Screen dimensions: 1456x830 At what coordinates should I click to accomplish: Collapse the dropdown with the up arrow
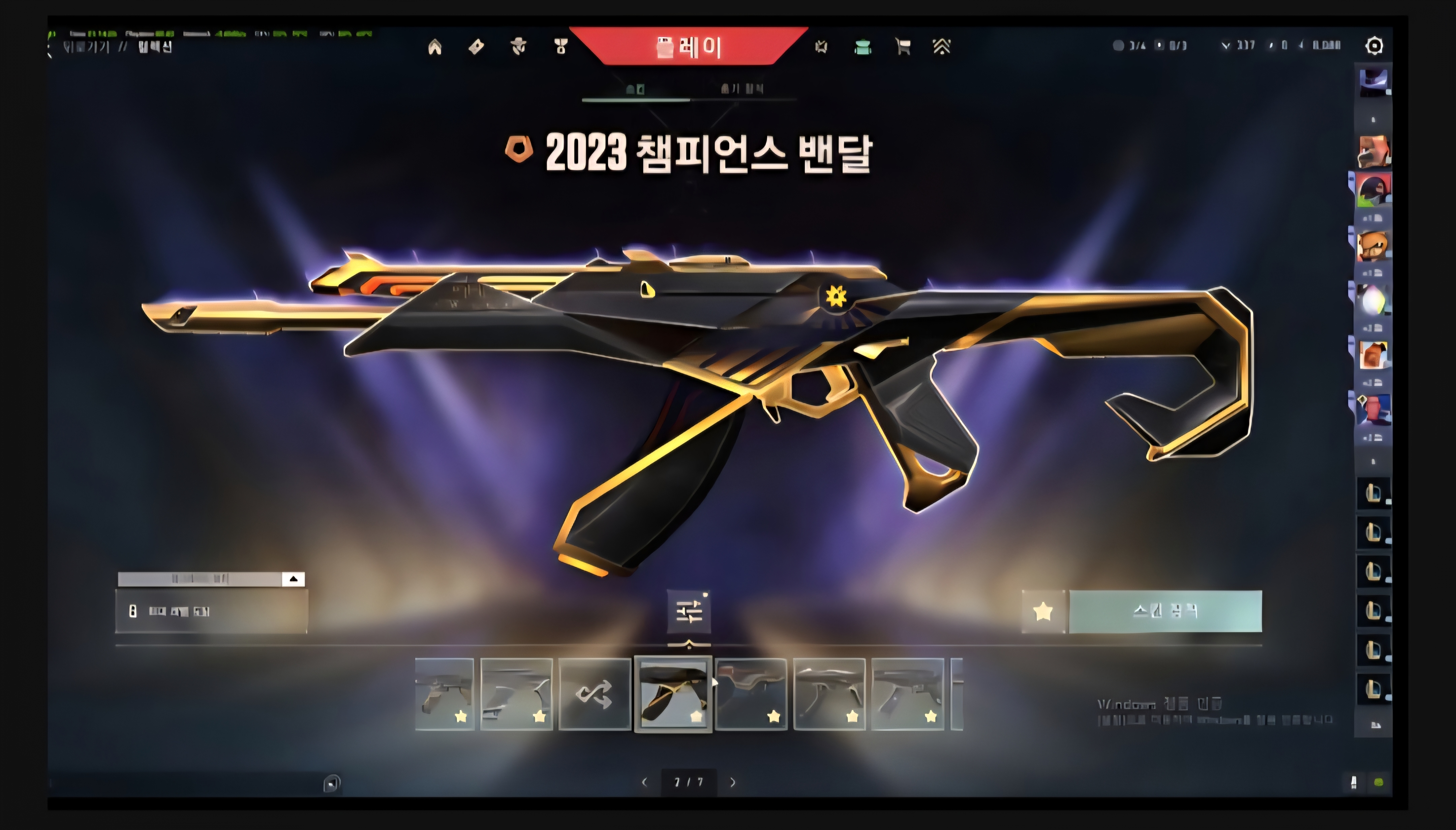293,579
